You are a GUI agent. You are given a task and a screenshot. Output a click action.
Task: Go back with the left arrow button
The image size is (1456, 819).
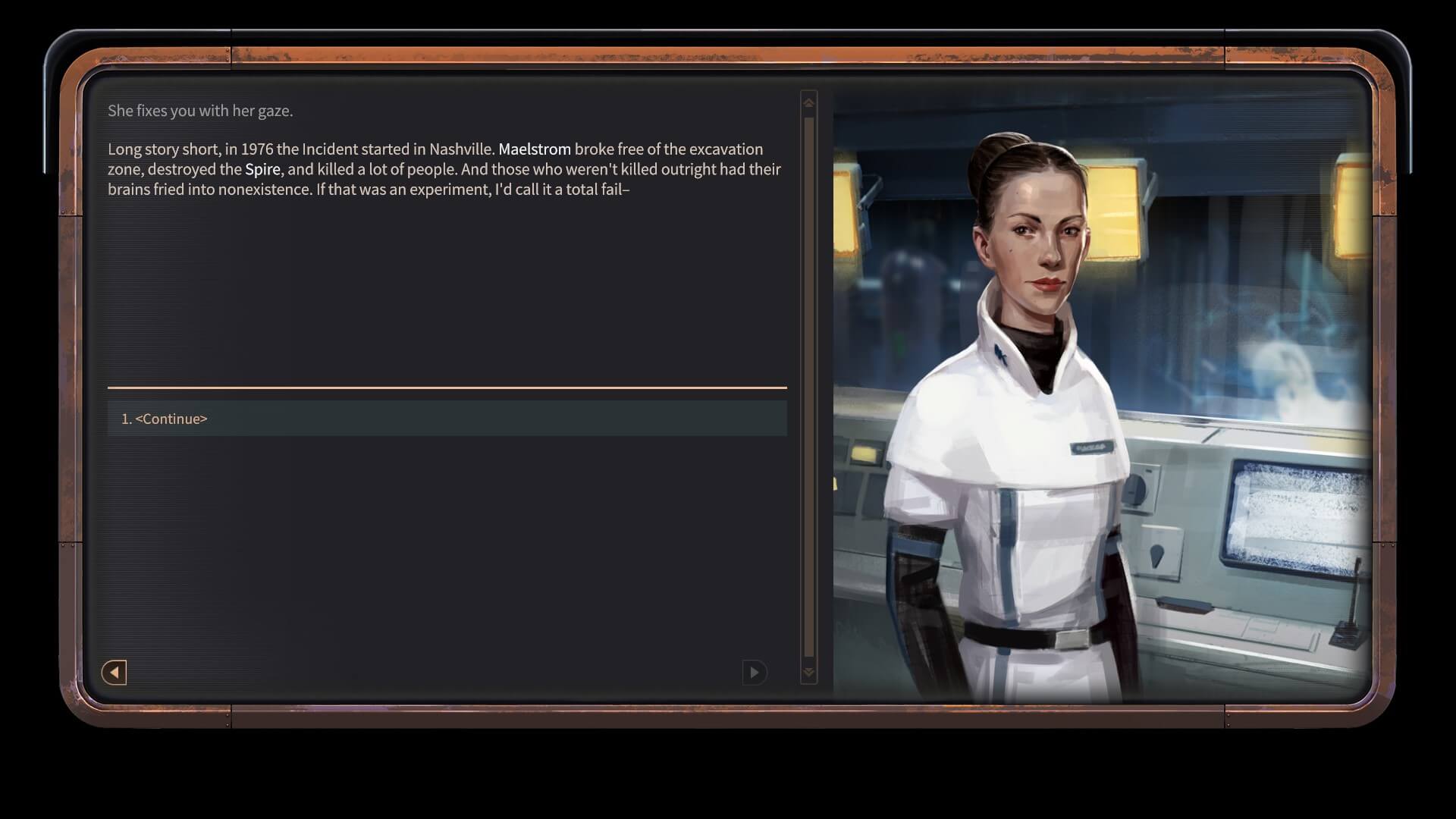[x=114, y=672]
